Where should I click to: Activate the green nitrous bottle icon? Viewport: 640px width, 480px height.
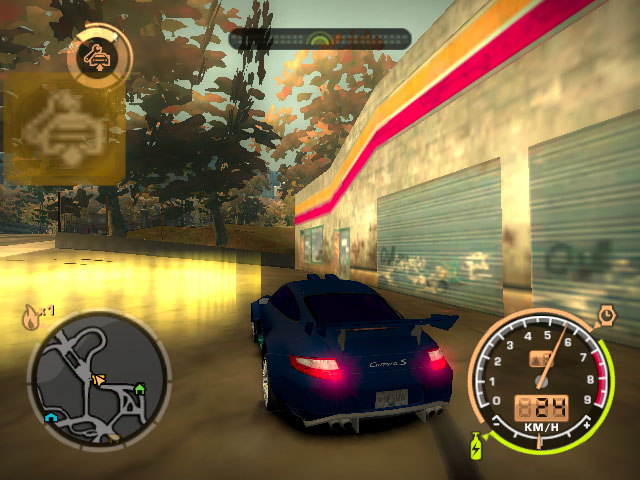475,446
